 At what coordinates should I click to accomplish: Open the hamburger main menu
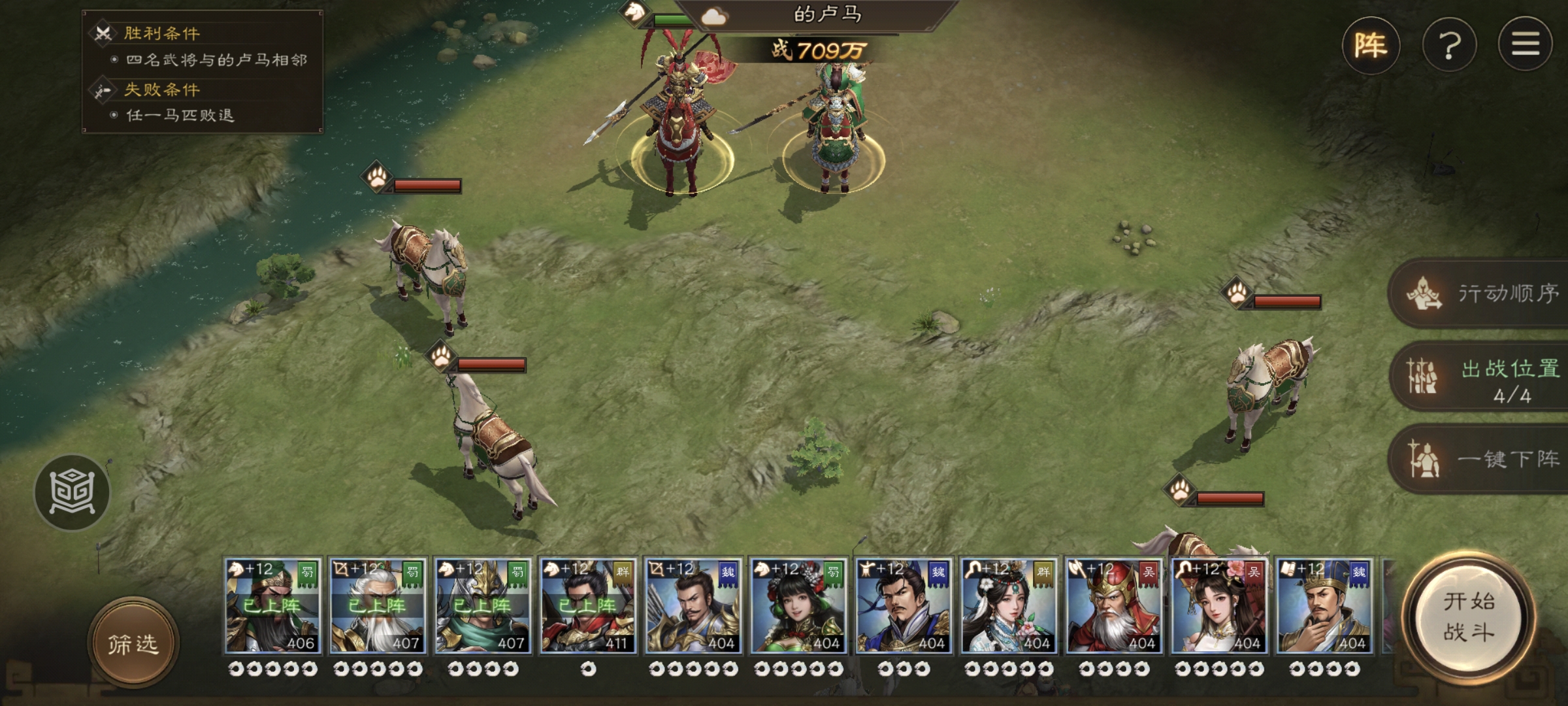(1525, 46)
